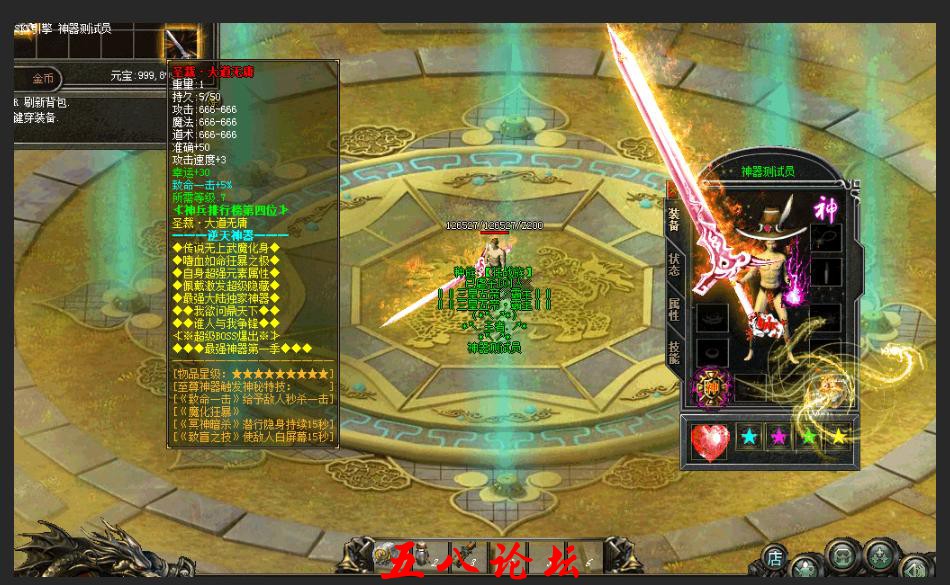Select the necklace equipment slot

click(x=824, y=238)
